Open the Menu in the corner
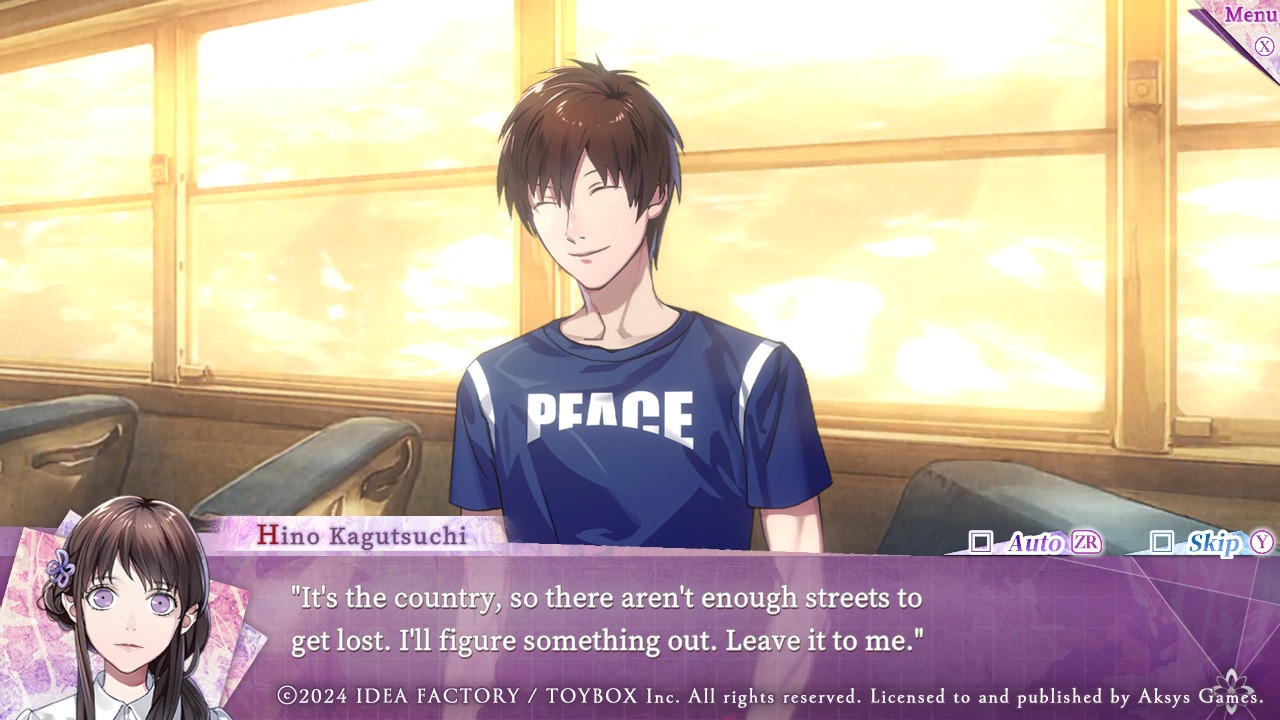Viewport: 1280px width, 720px height. (1250, 18)
